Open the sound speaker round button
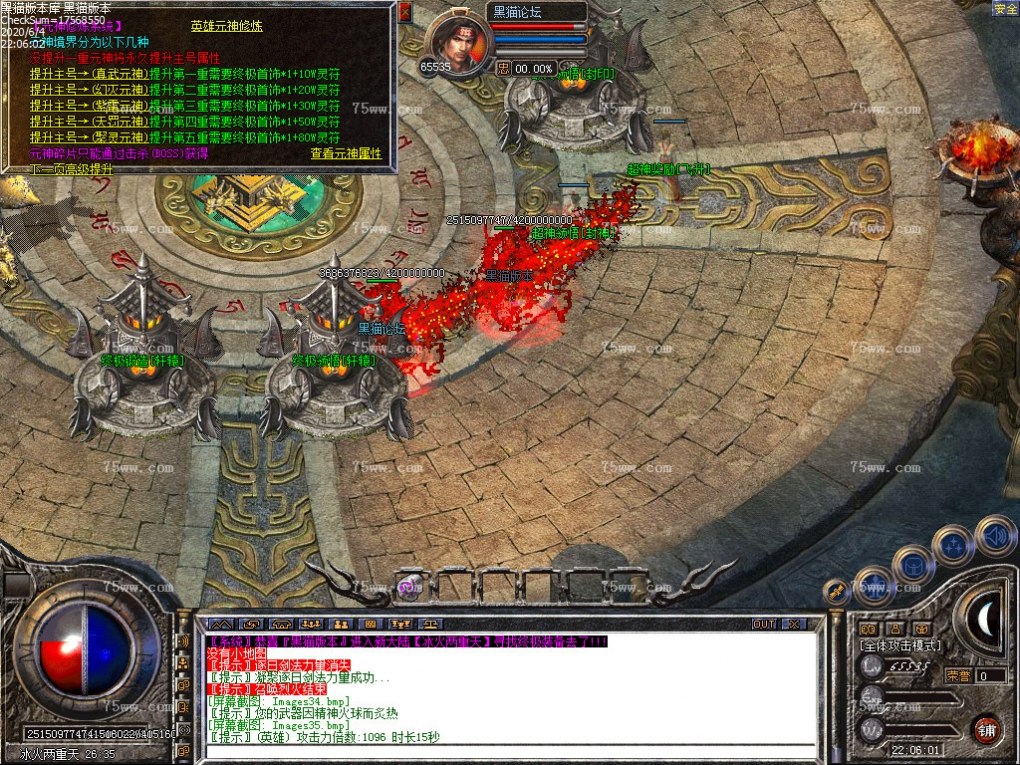This screenshot has width=1020, height=765. click(995, 535)
